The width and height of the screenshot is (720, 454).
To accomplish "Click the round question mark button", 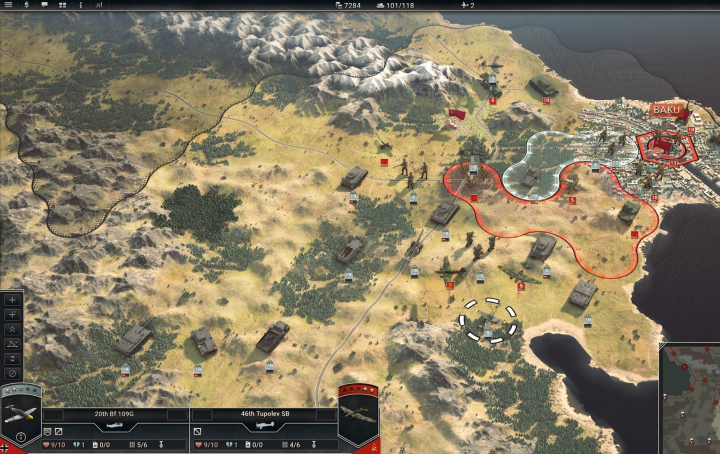I will point(21,437).
